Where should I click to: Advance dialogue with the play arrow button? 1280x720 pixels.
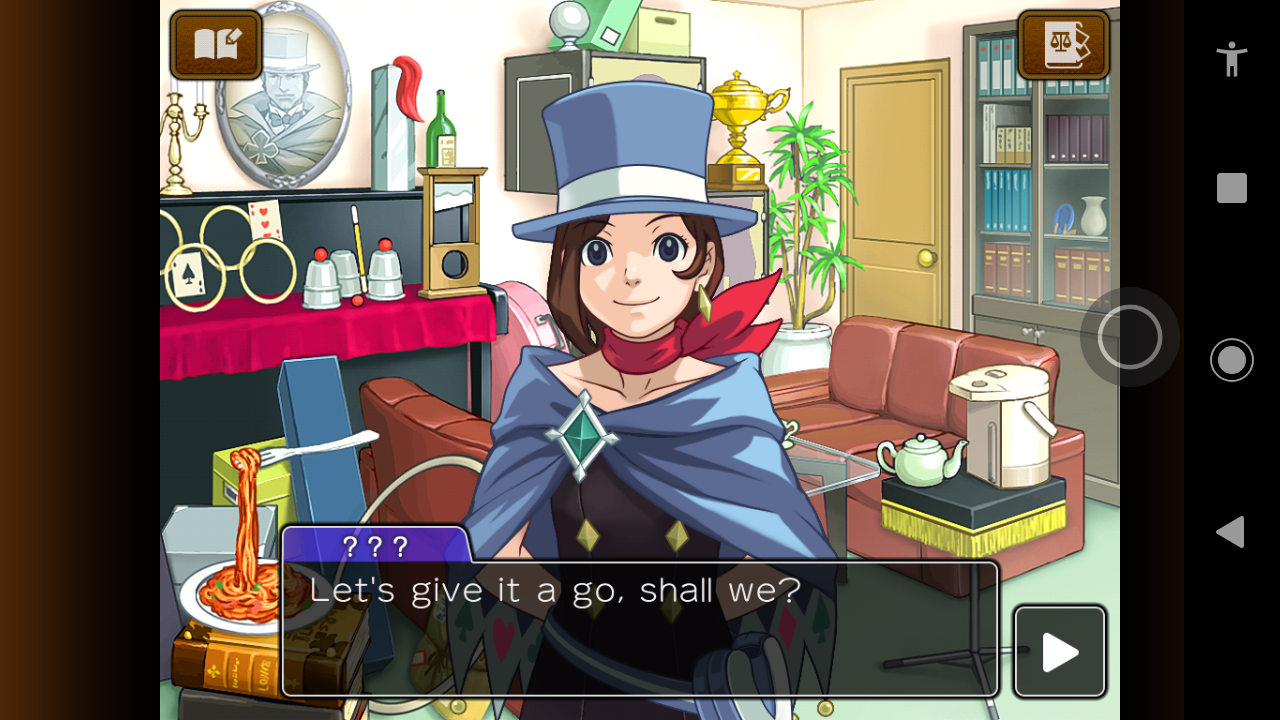coord(1060,652)
